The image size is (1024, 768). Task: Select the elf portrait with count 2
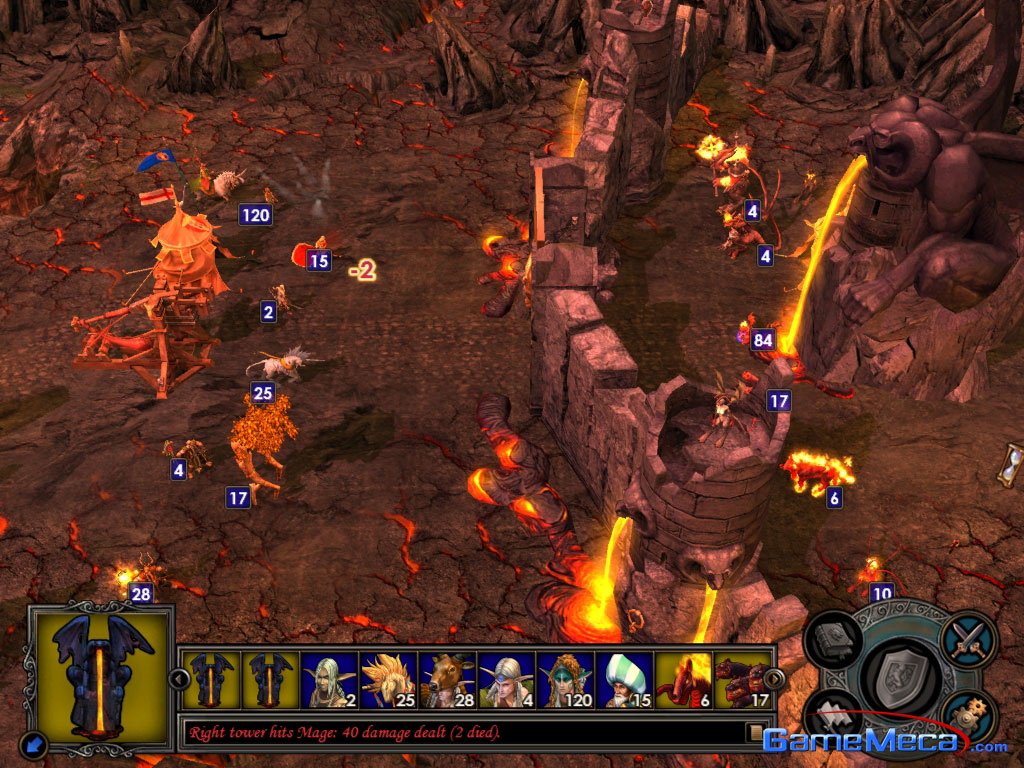pos(329,680)
